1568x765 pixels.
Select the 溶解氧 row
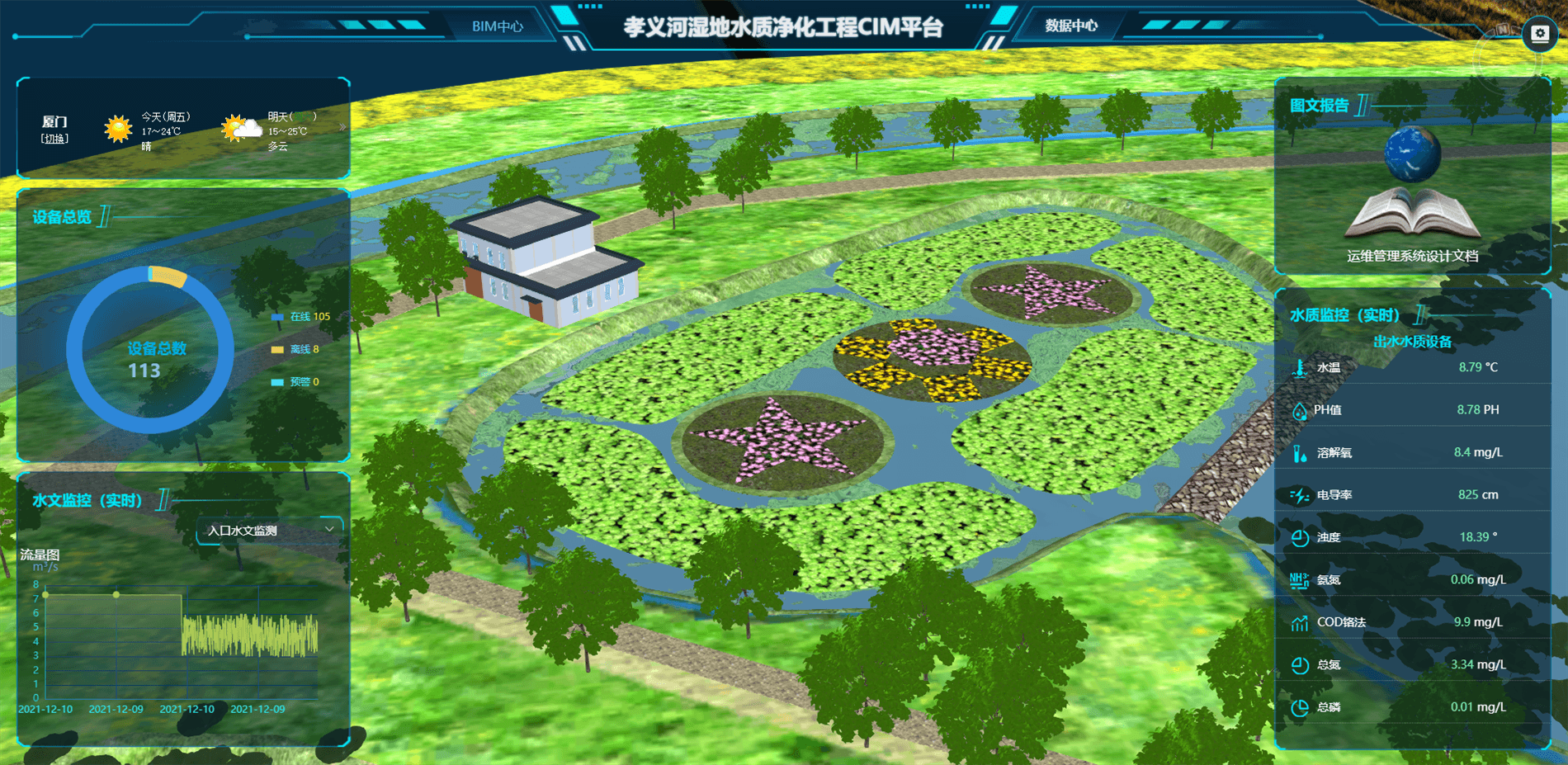(x=1411, y=452)
